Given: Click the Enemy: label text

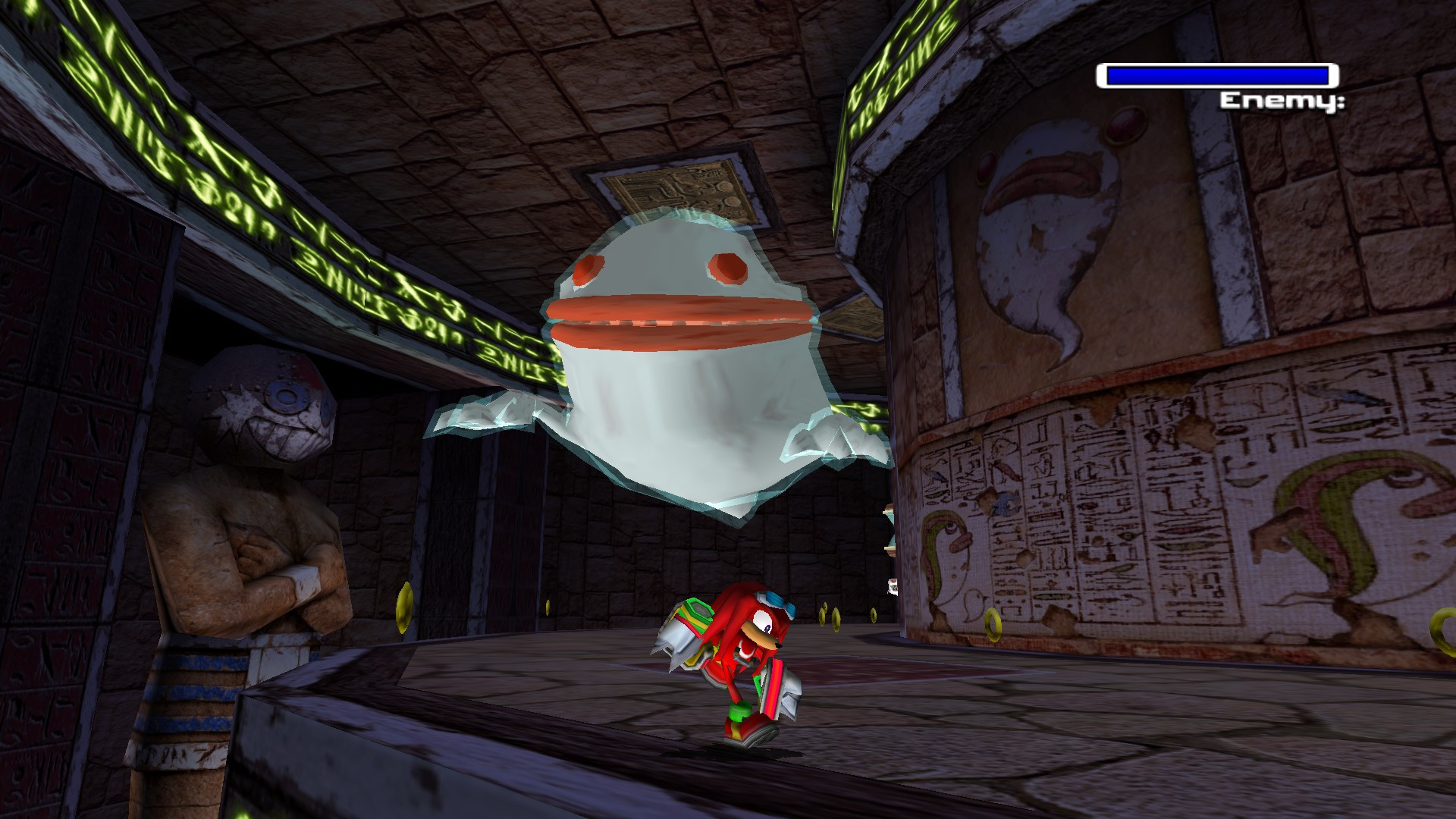Looking at the screenshot, I should (1282, 102).
